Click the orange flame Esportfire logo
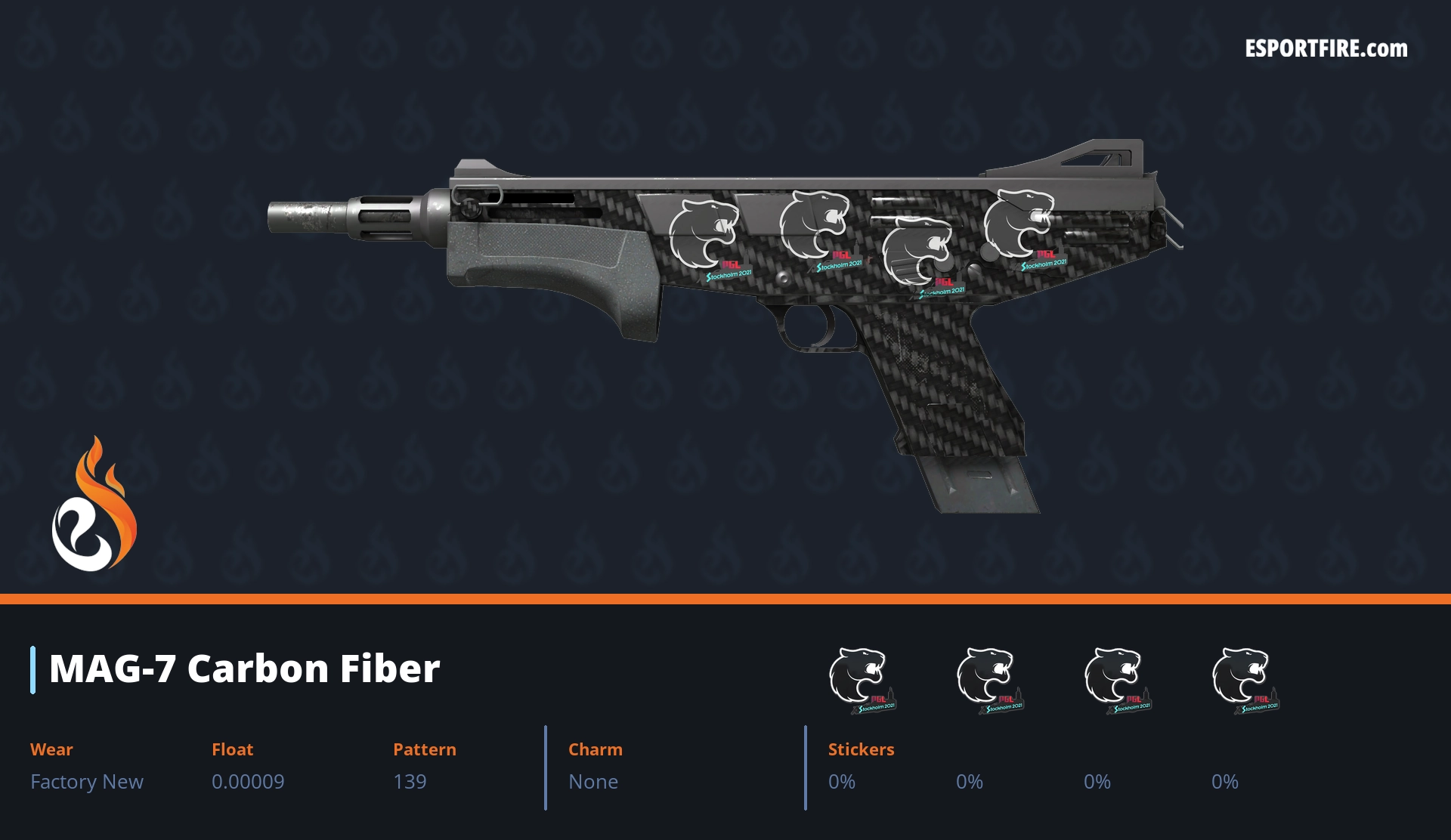 pos(94,506)
